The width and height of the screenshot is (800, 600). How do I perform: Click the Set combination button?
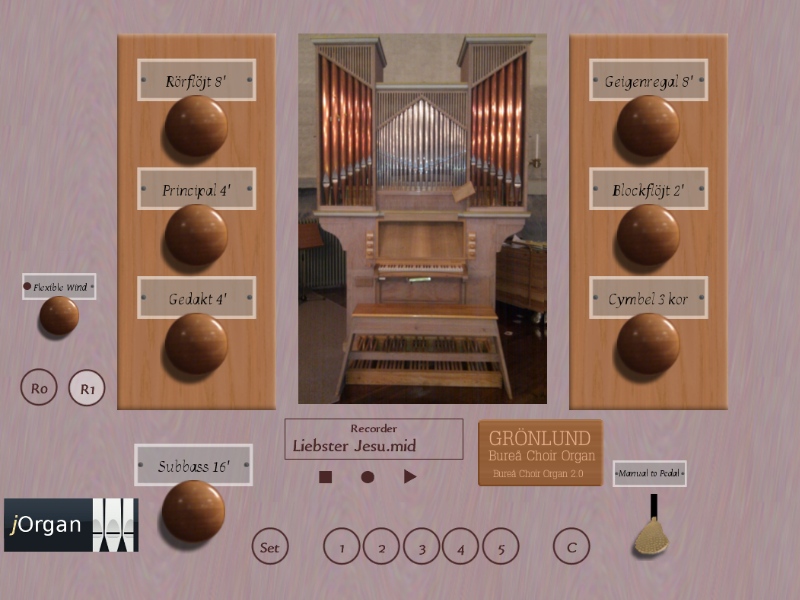[x=270, y=547]
